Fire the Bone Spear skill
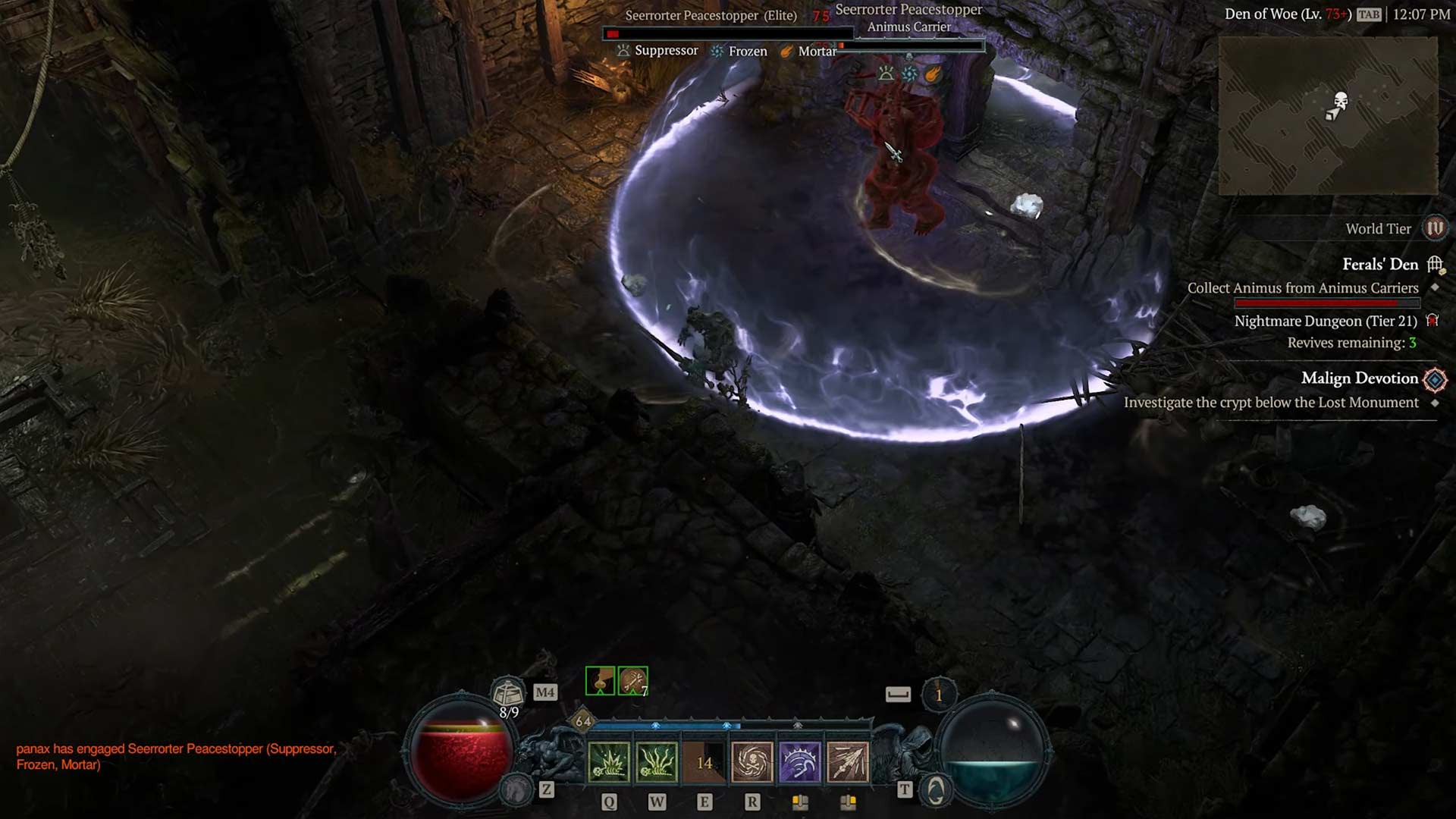The image size is (1456, 819). click(x=848, y=761)
